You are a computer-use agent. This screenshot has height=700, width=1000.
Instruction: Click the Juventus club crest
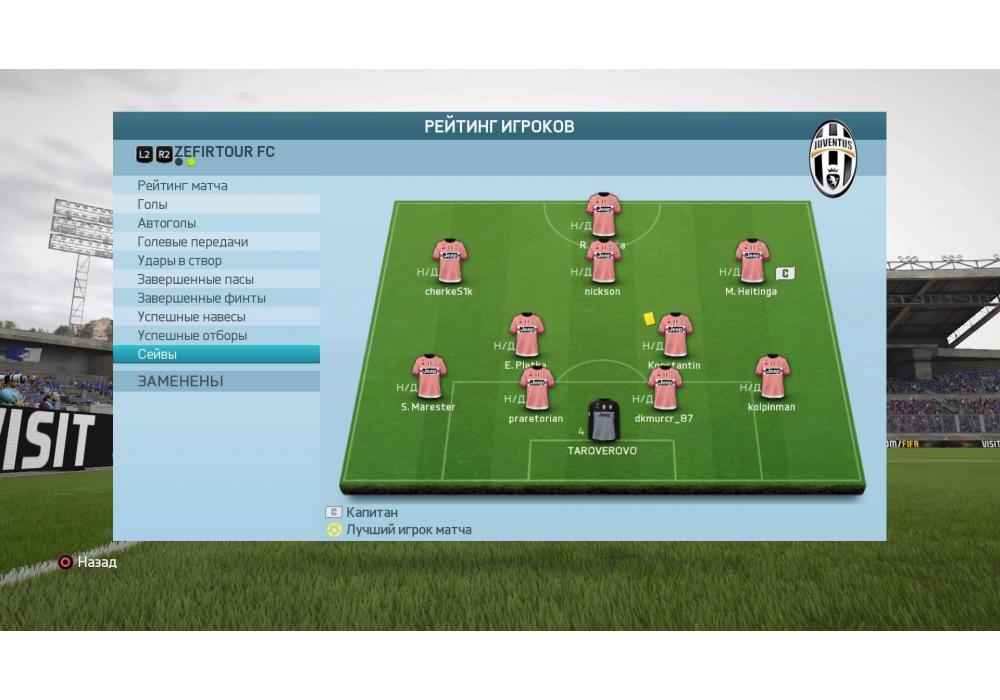(x=832, y=159)
